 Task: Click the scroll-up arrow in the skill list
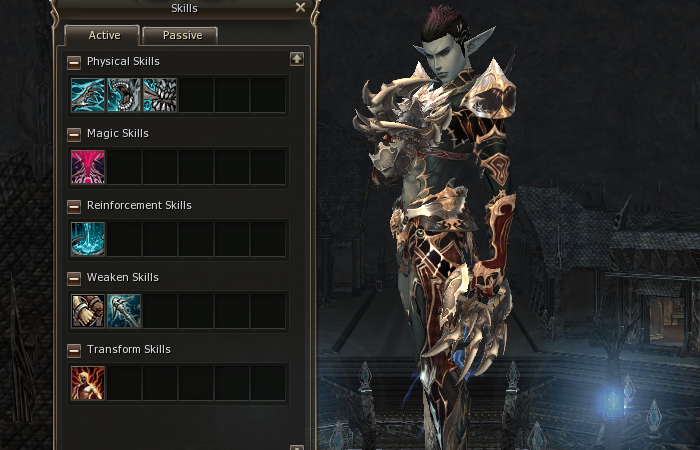(297, 59)
